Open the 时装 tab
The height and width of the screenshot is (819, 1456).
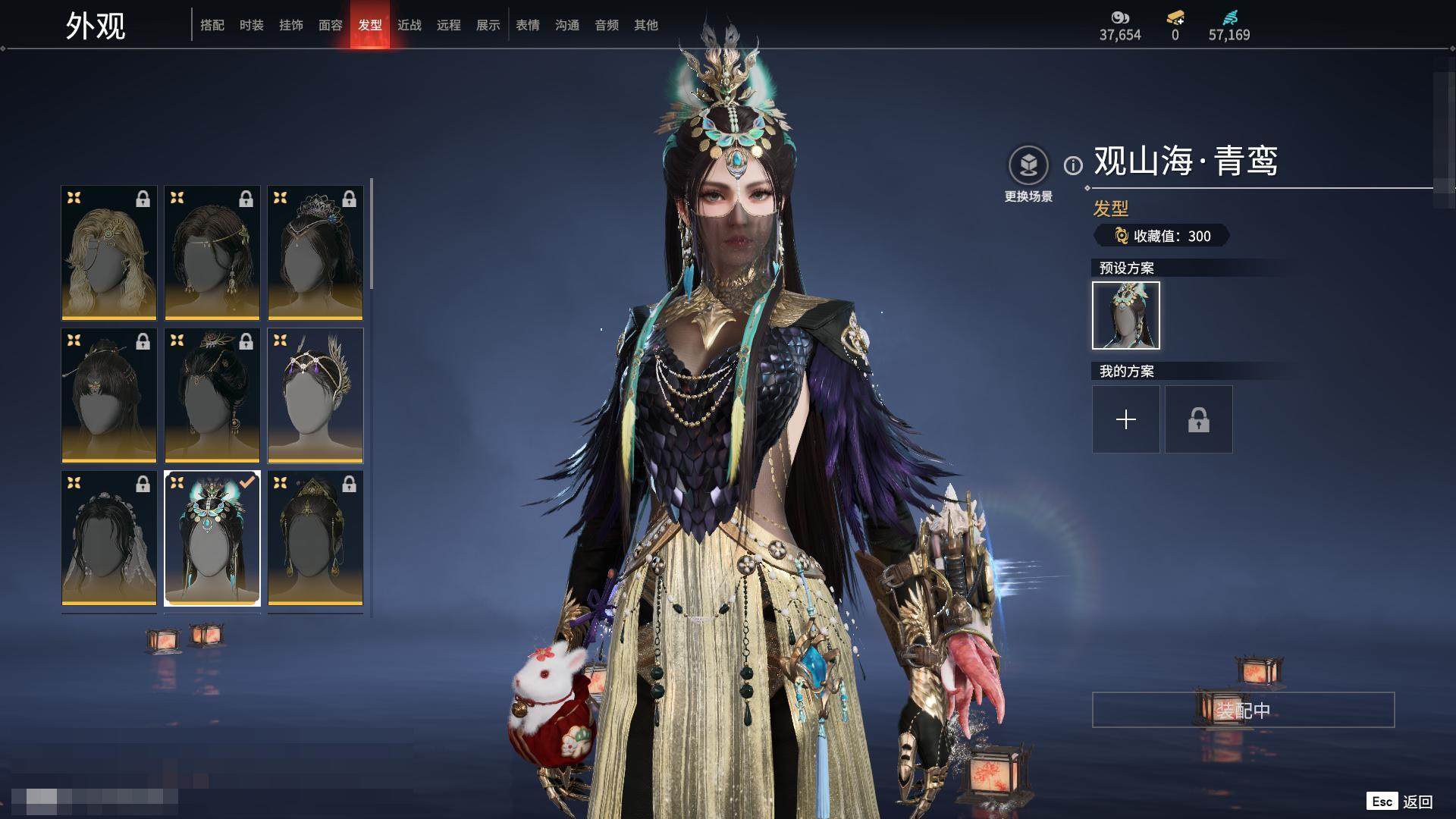[x=252, y=25]
